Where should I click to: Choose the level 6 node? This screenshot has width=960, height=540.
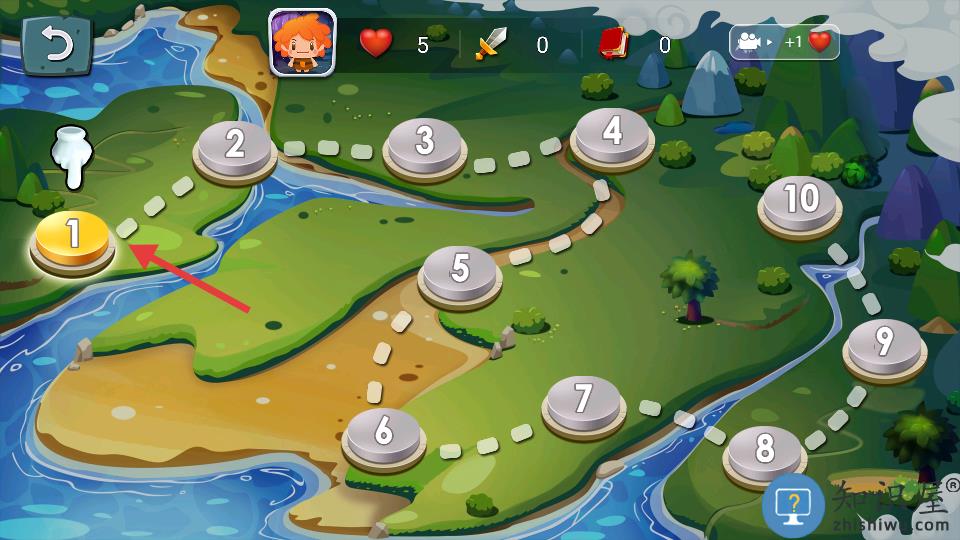384,433
